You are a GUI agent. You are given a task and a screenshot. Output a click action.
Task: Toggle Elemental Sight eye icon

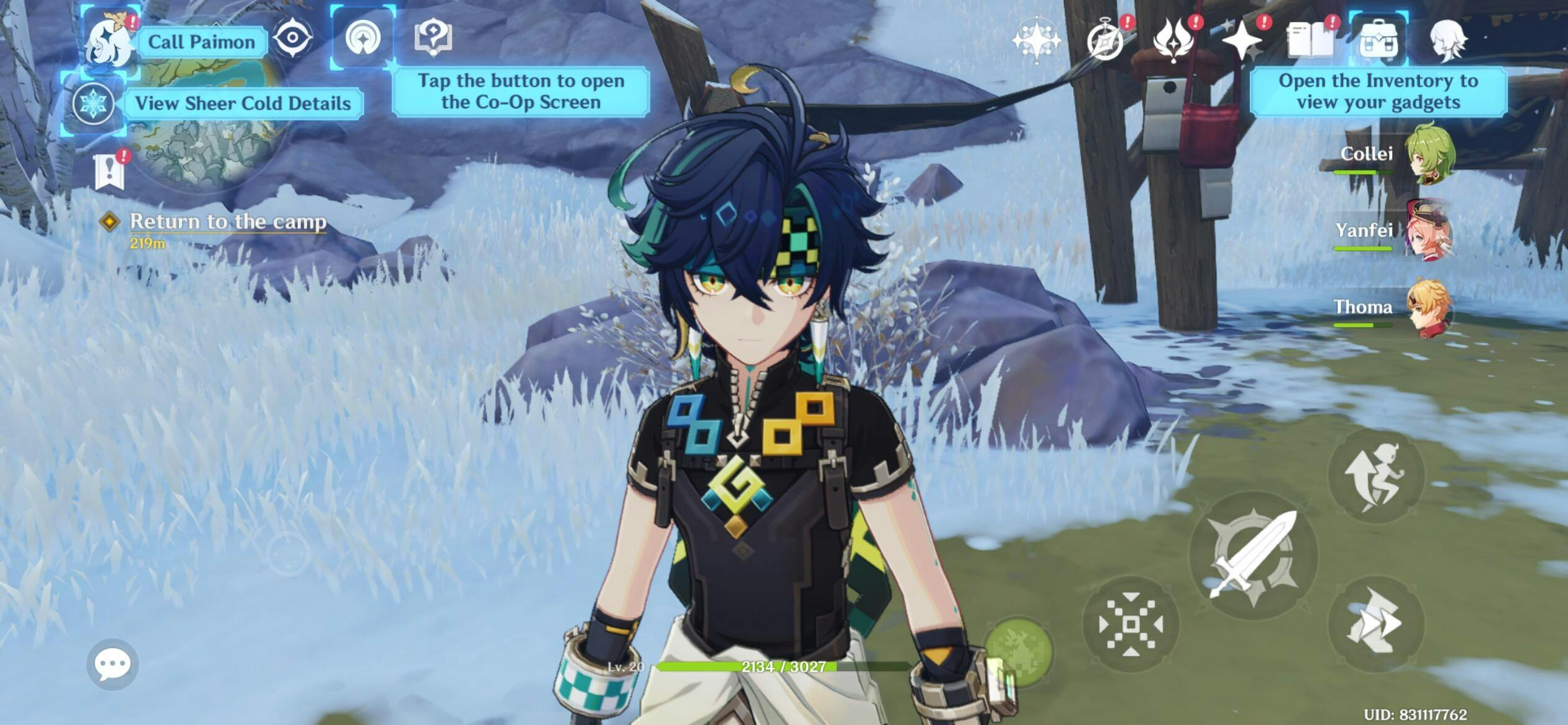292,38
